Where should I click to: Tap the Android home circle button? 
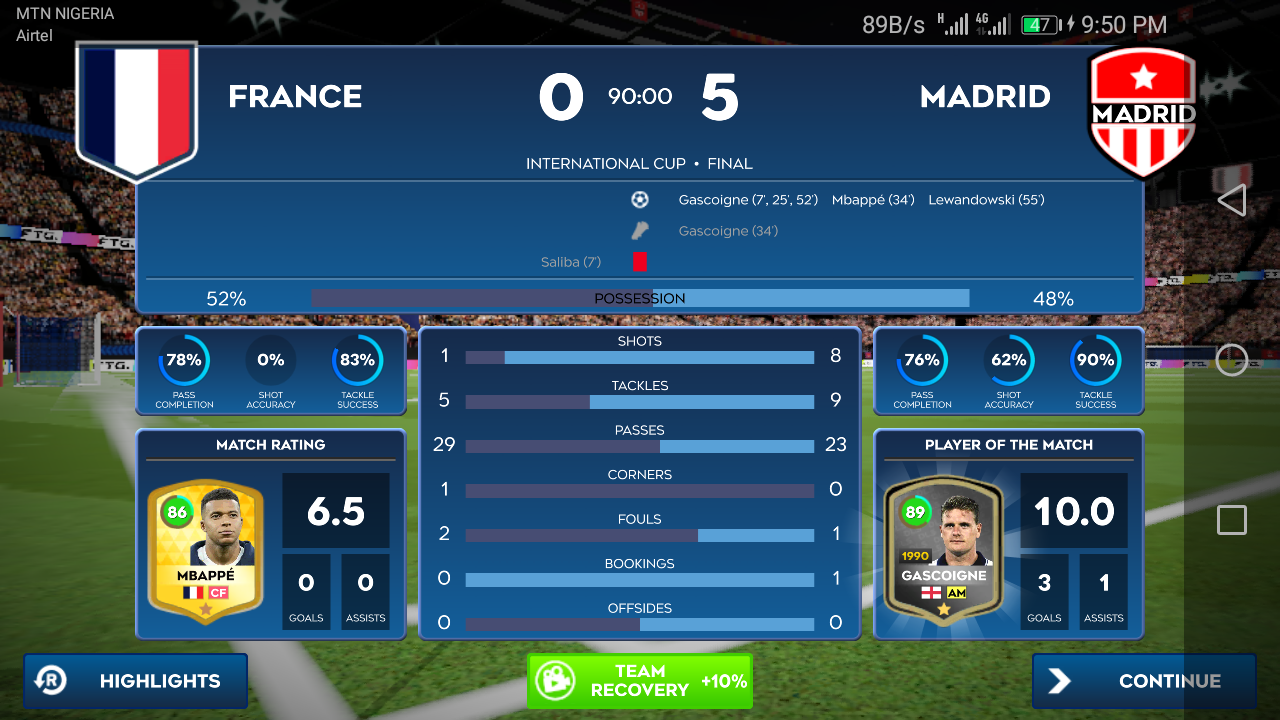pos(1232,360)
